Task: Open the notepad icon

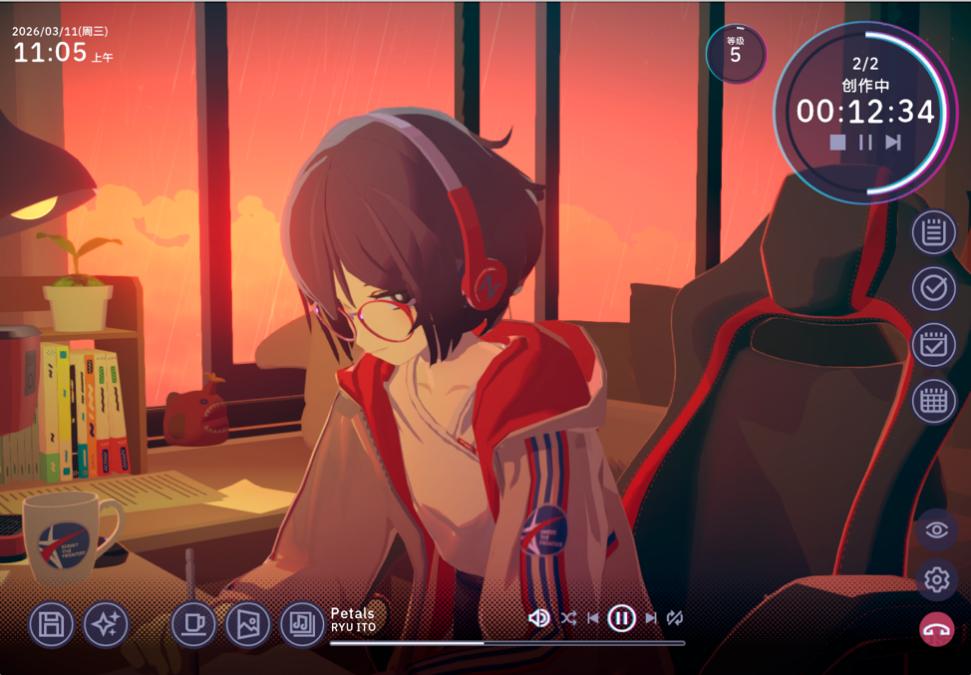Action: tap(933, 232)
